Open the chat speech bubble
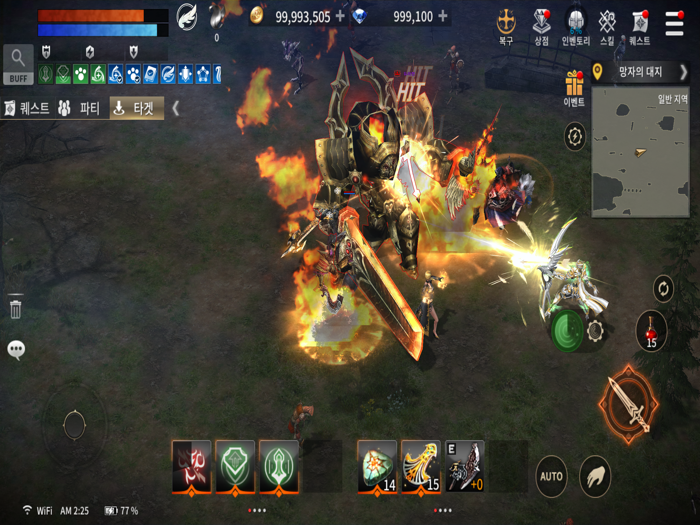 [x=16, y=349]
